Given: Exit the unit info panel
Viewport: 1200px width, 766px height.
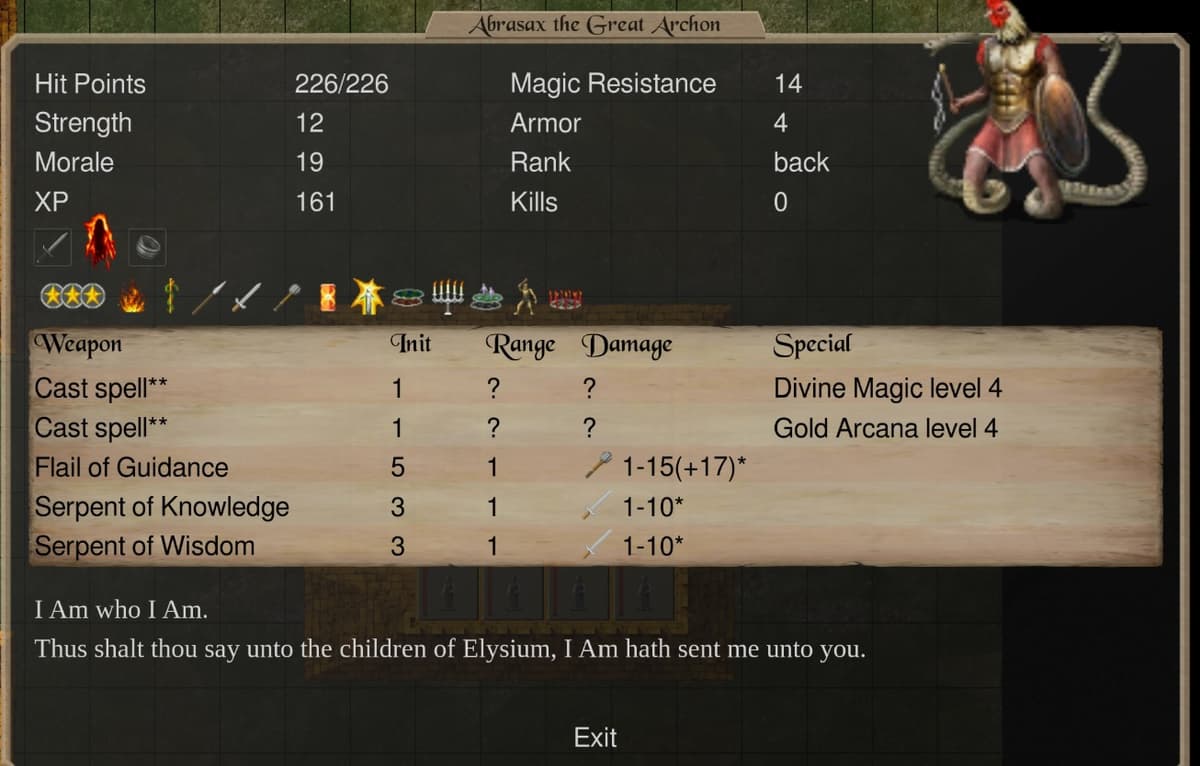Looking at the screenshot, I should [x=595, y=738].
